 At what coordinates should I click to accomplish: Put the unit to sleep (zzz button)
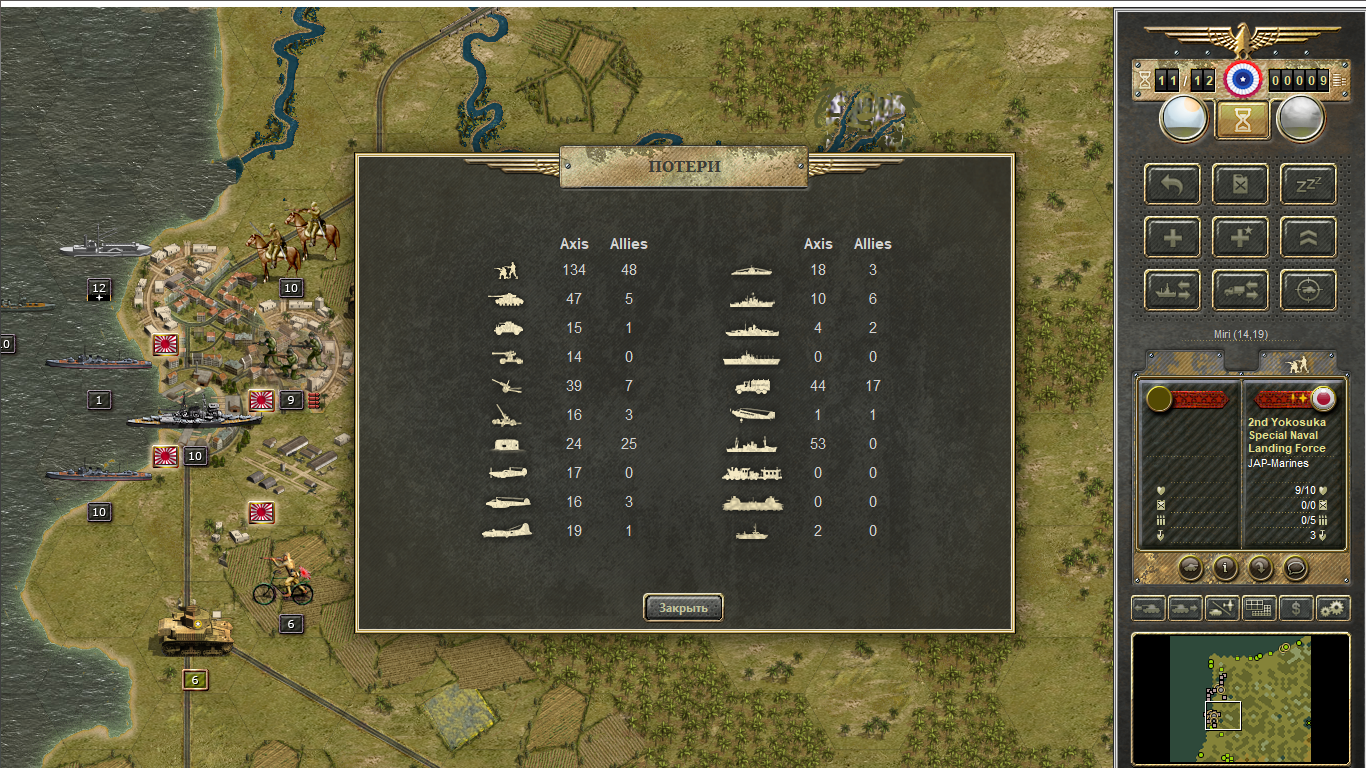tap(1308, 185)
